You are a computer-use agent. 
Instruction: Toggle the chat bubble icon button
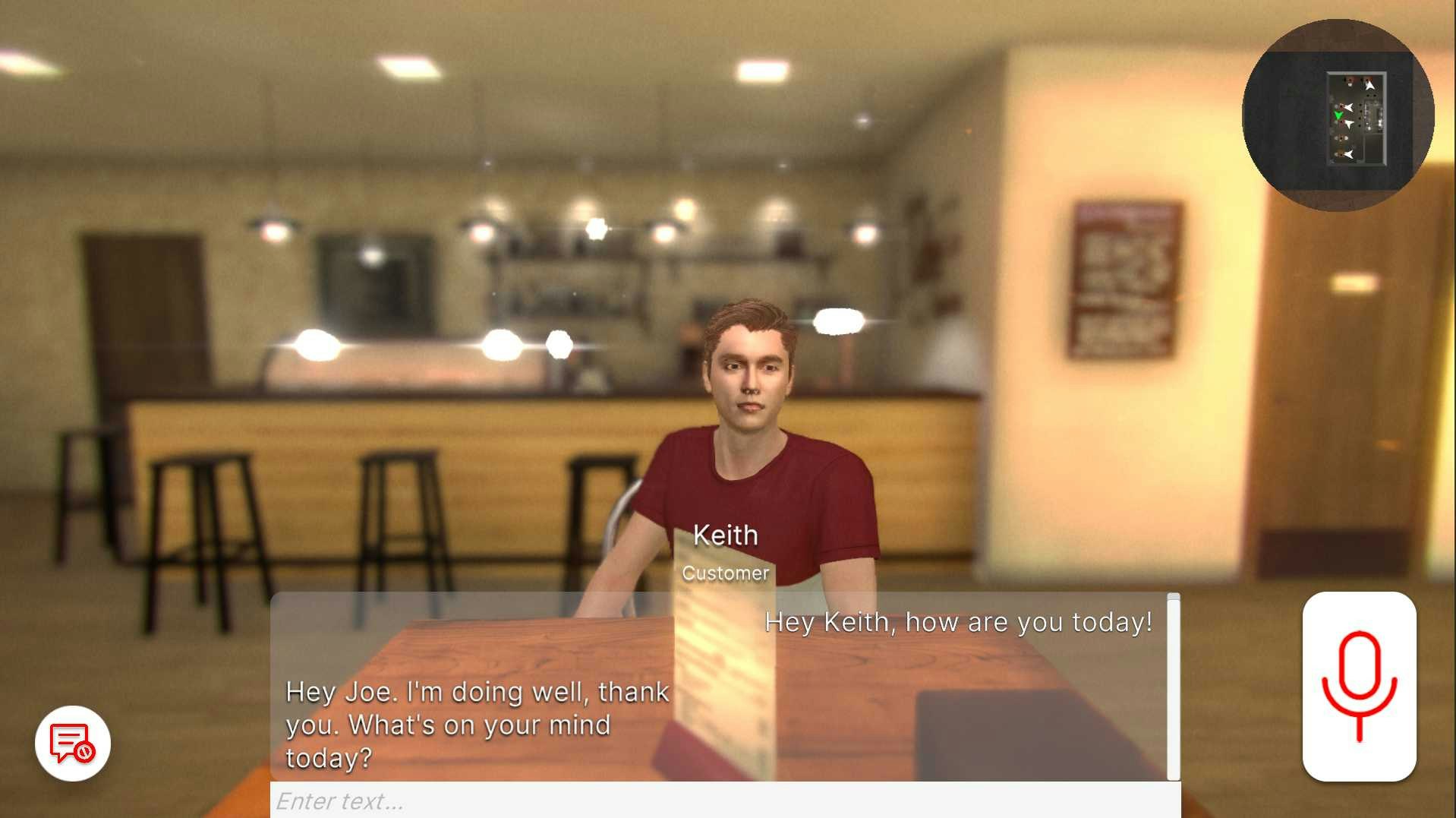click(73, 743)
